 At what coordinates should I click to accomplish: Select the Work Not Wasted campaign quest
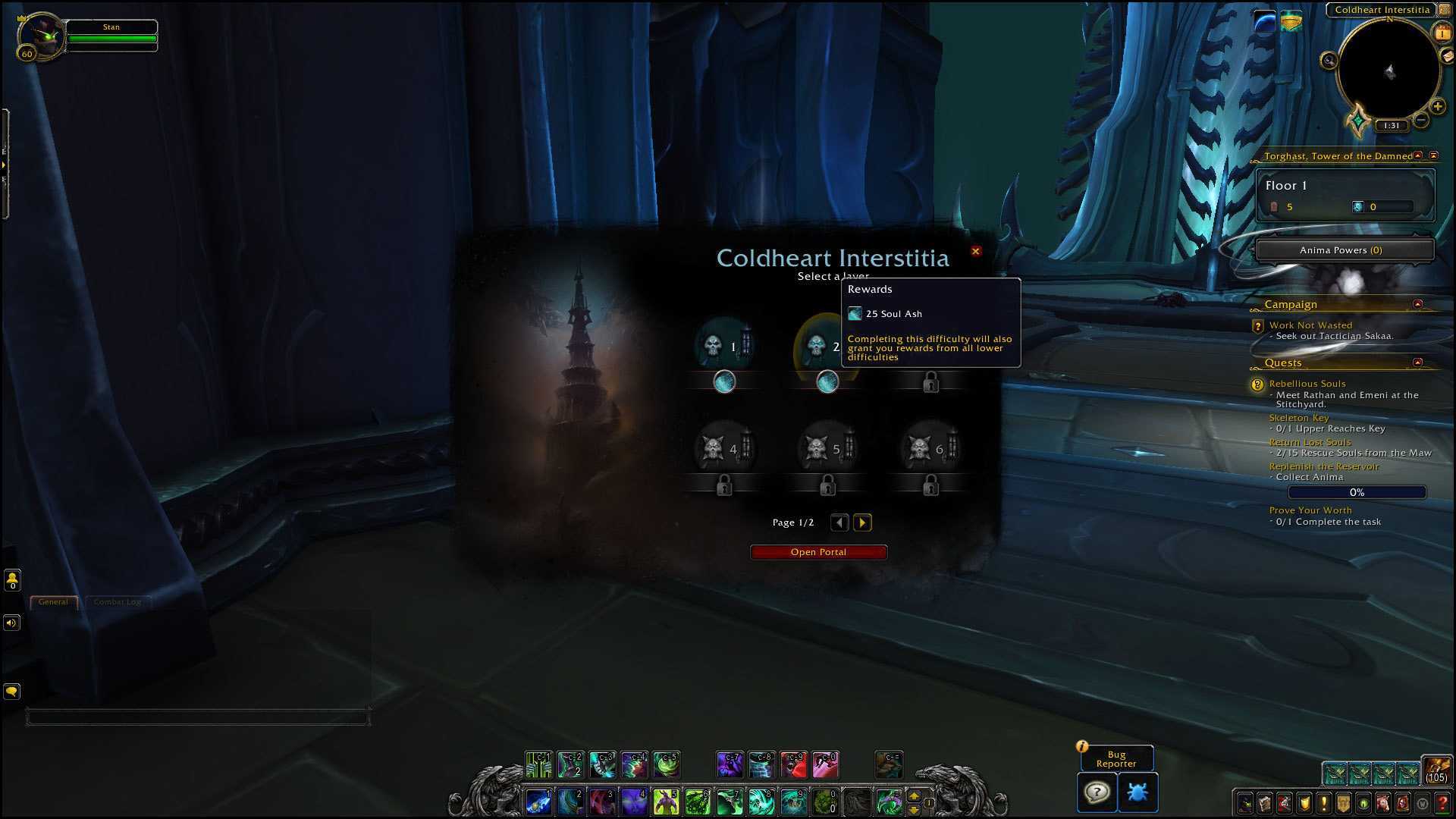tap(1310, 325)
